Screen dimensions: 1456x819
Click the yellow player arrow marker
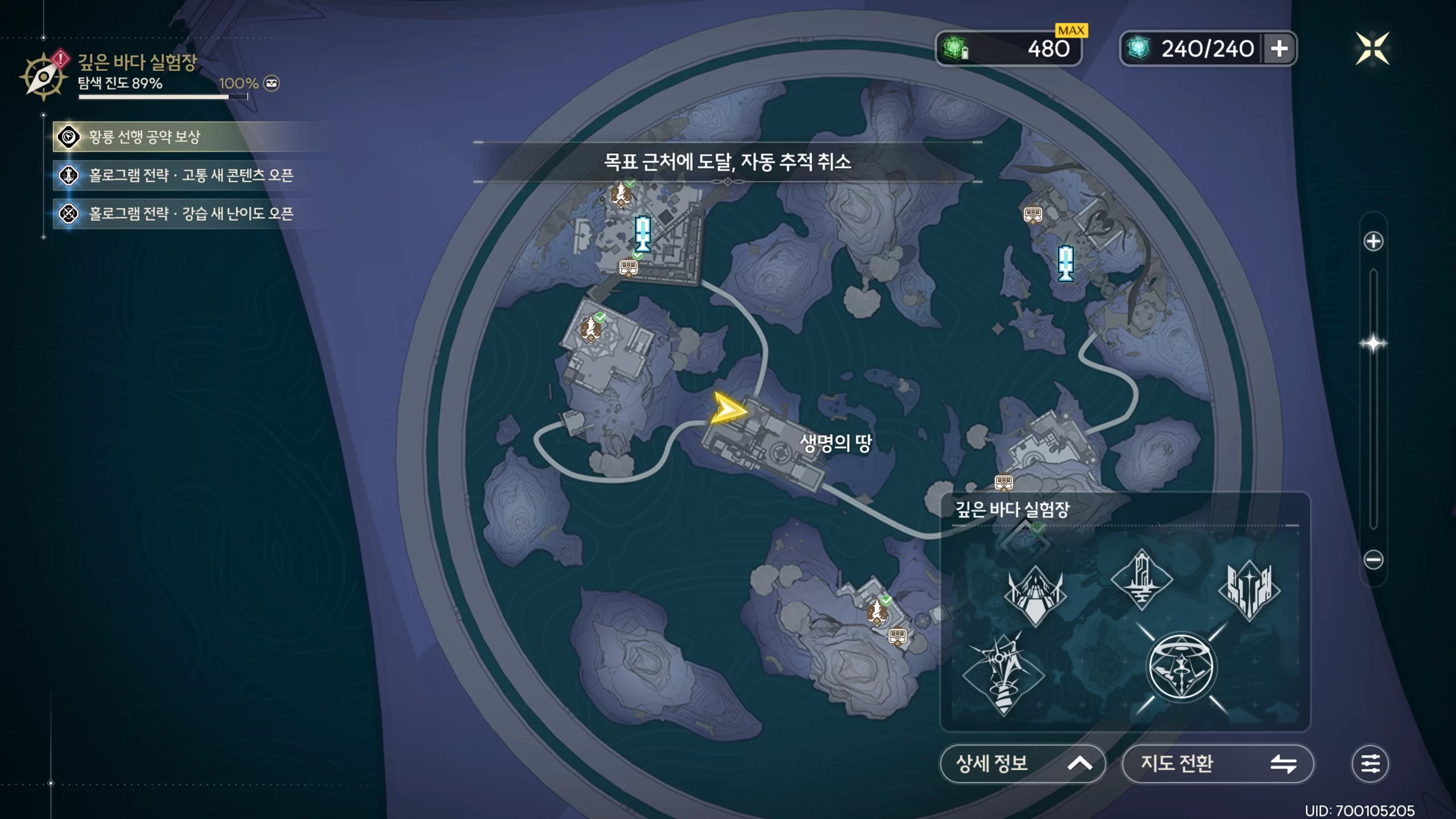[x=727, y=408]
